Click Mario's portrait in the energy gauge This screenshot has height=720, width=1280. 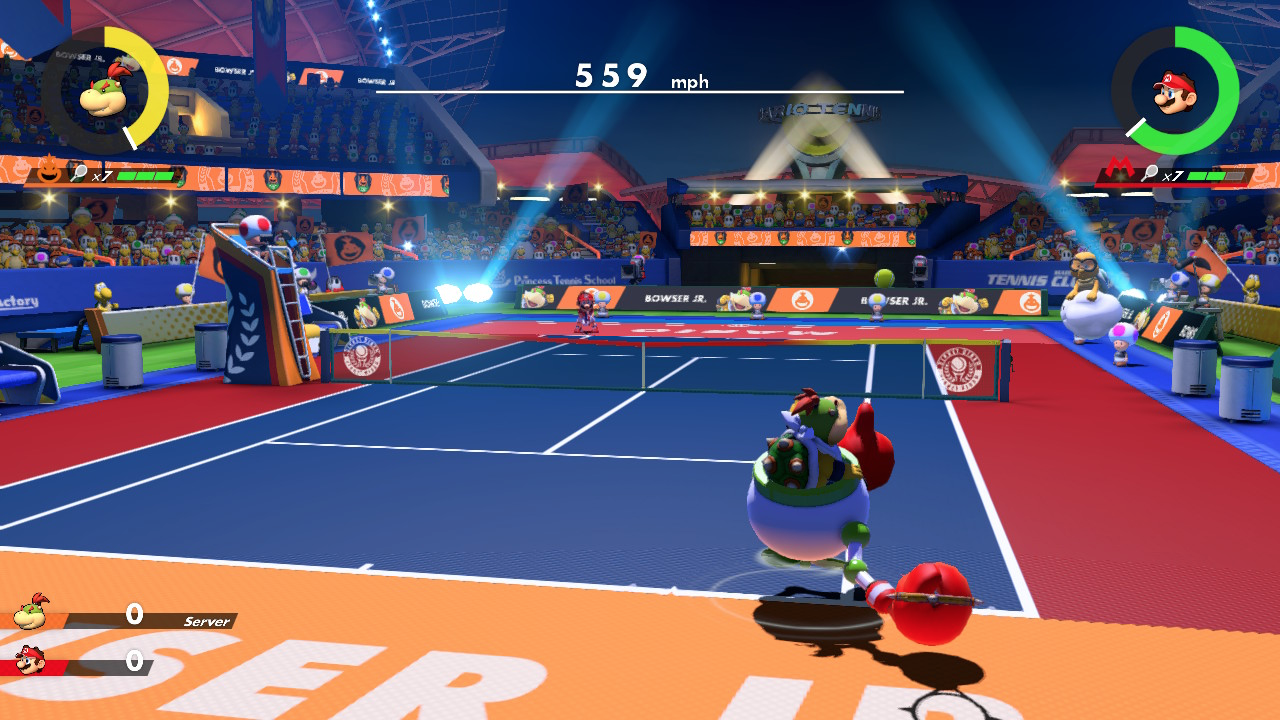1174,92
